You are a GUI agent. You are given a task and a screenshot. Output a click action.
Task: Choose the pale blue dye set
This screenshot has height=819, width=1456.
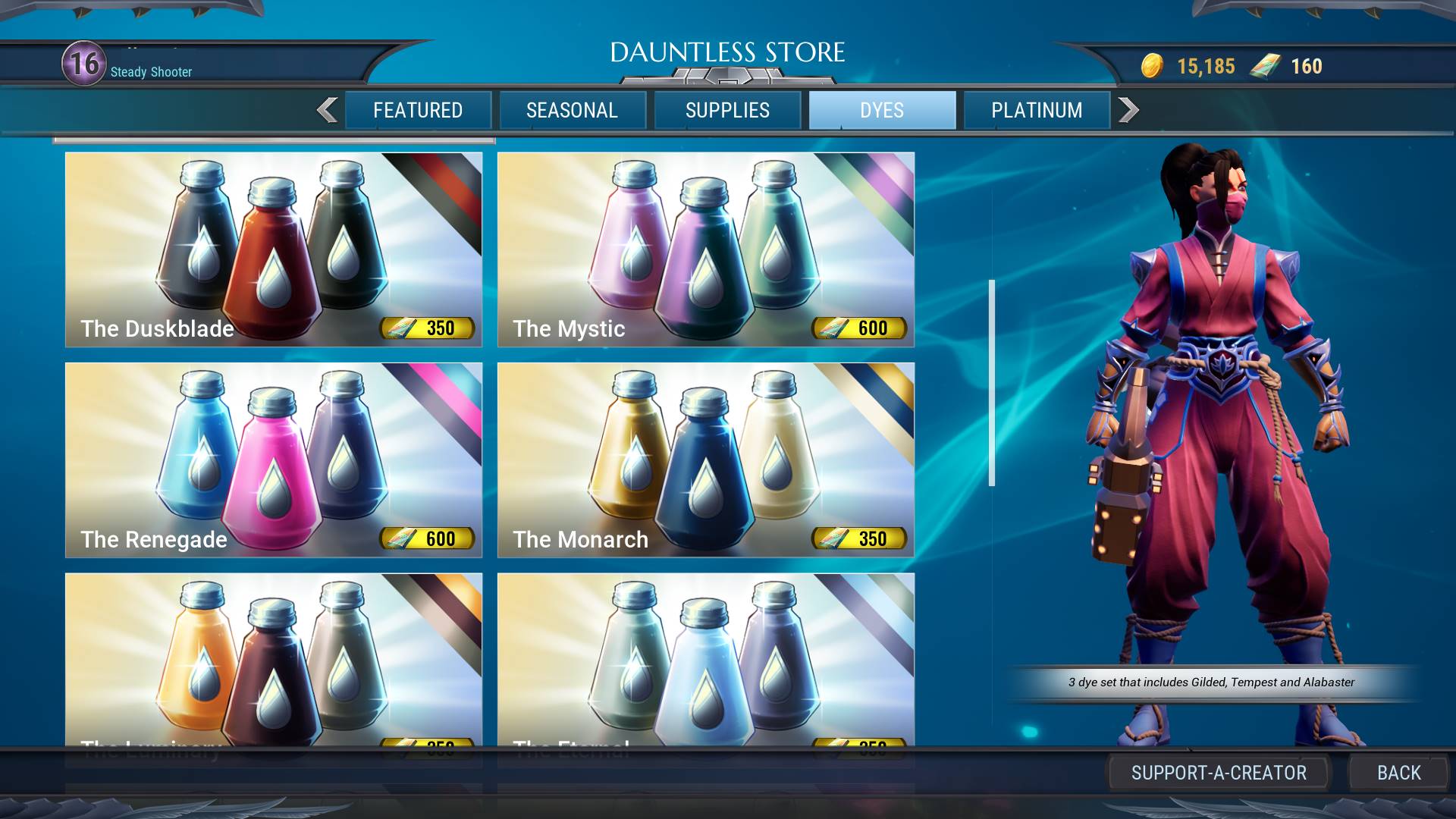pyautogui.click(x=705, y=658)
